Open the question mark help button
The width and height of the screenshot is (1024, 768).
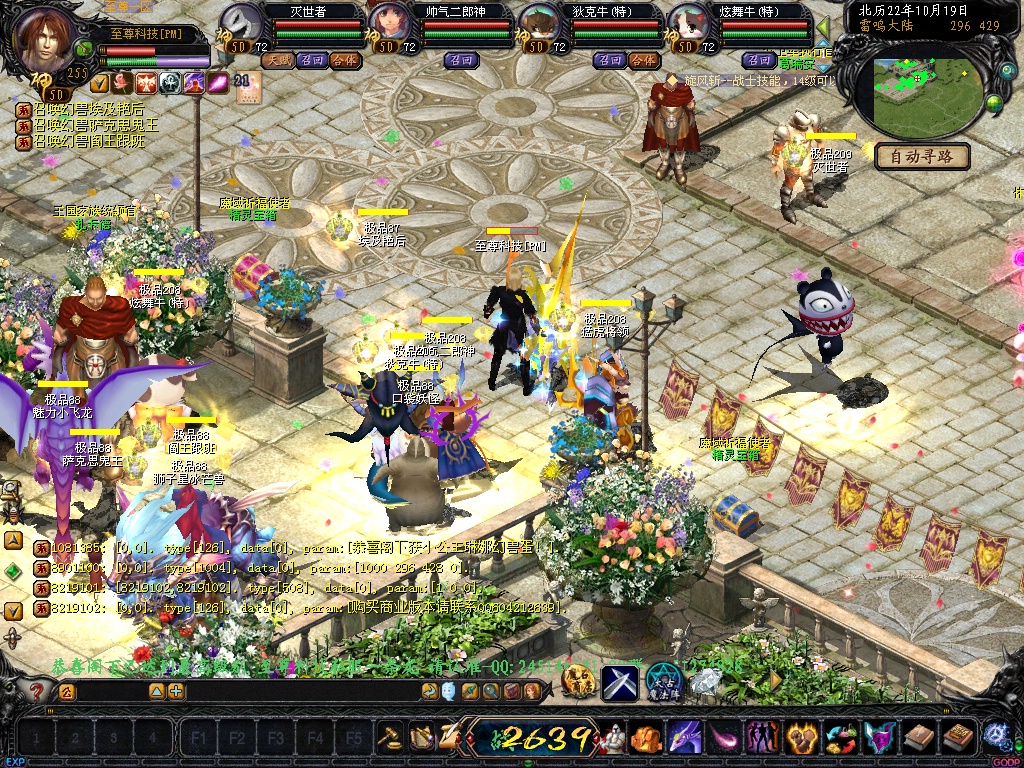(37, 691)
